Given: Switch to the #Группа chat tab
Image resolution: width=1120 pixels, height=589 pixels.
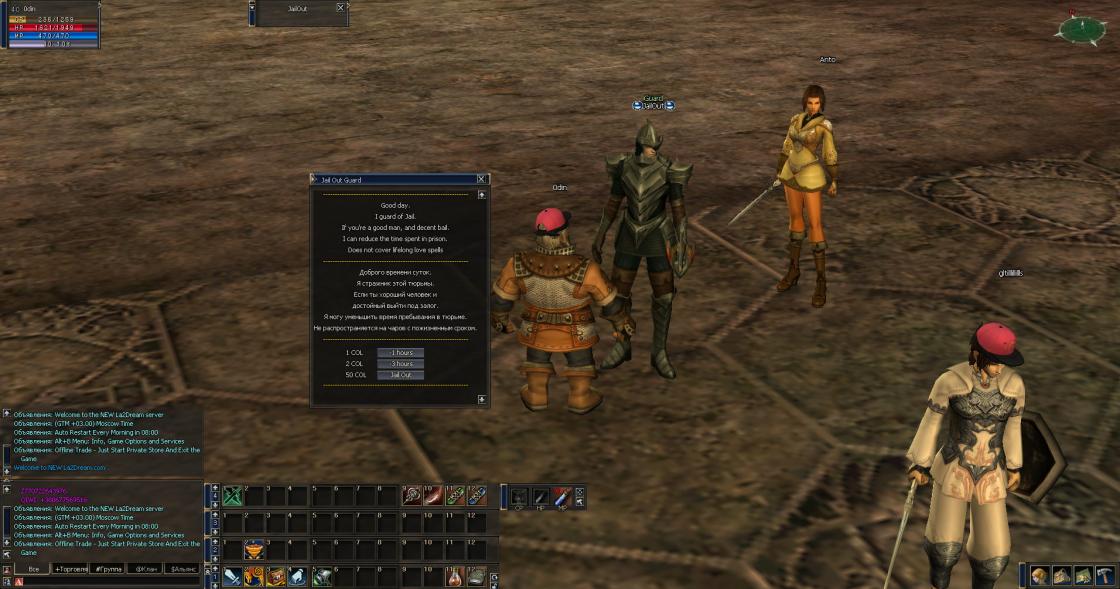Looking at the screenshot, I should pyautogui.click(x=108, y=569).
